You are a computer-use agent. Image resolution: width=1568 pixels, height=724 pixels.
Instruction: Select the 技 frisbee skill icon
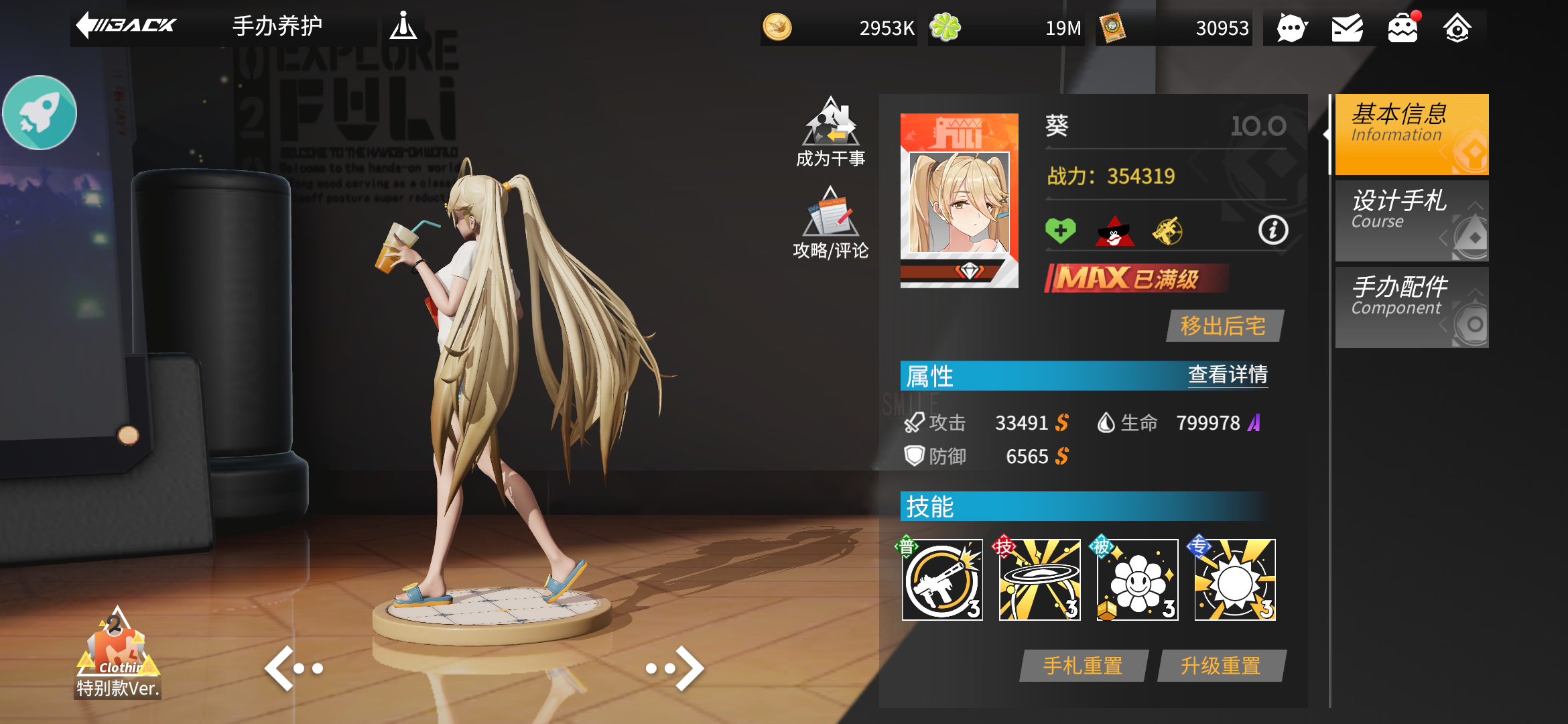[1039, 579]
